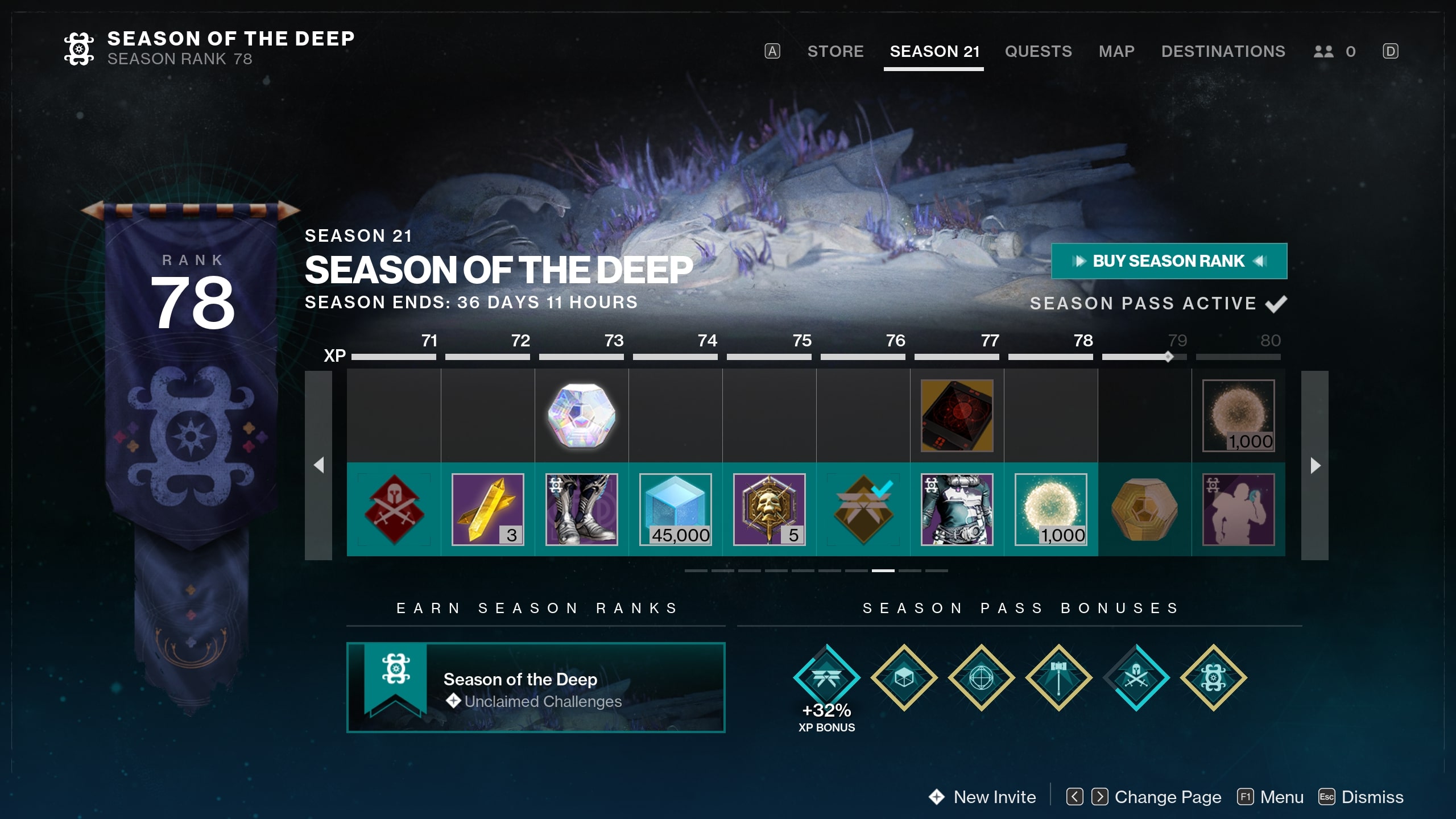Click the leg armor reward on the premium track
The width and height of the screenshot is (1456, 819).
pyautogui.click(x=581, y=509)
